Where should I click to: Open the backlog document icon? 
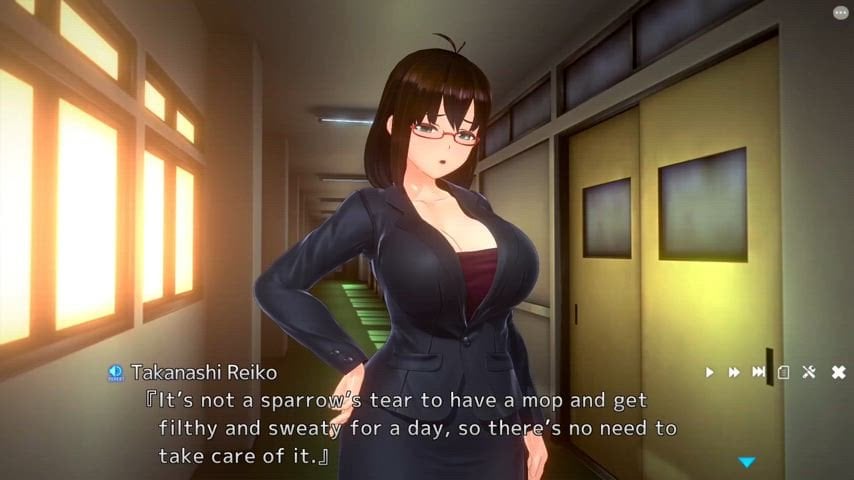pos(784,372)
